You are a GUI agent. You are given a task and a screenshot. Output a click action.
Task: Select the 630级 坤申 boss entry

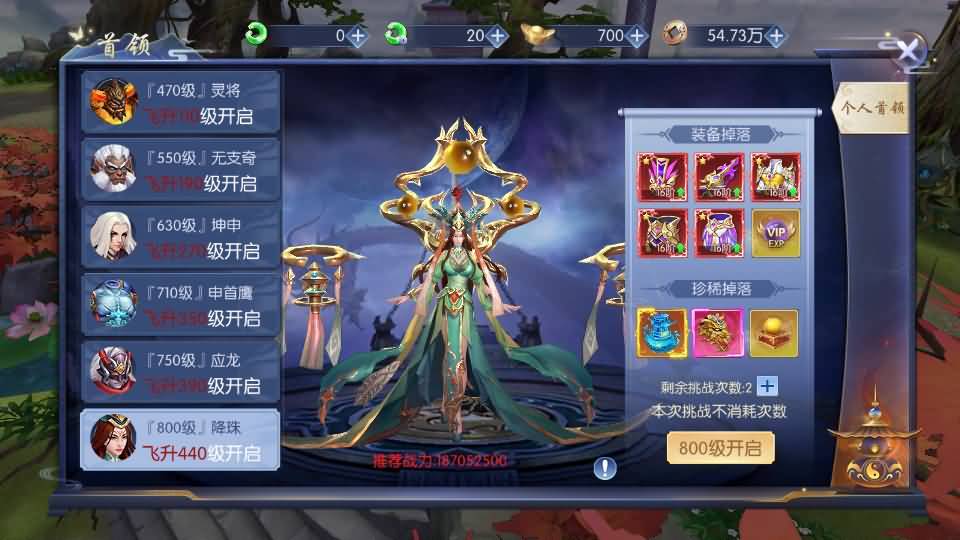pyautogui.click(x=180, y=239)
